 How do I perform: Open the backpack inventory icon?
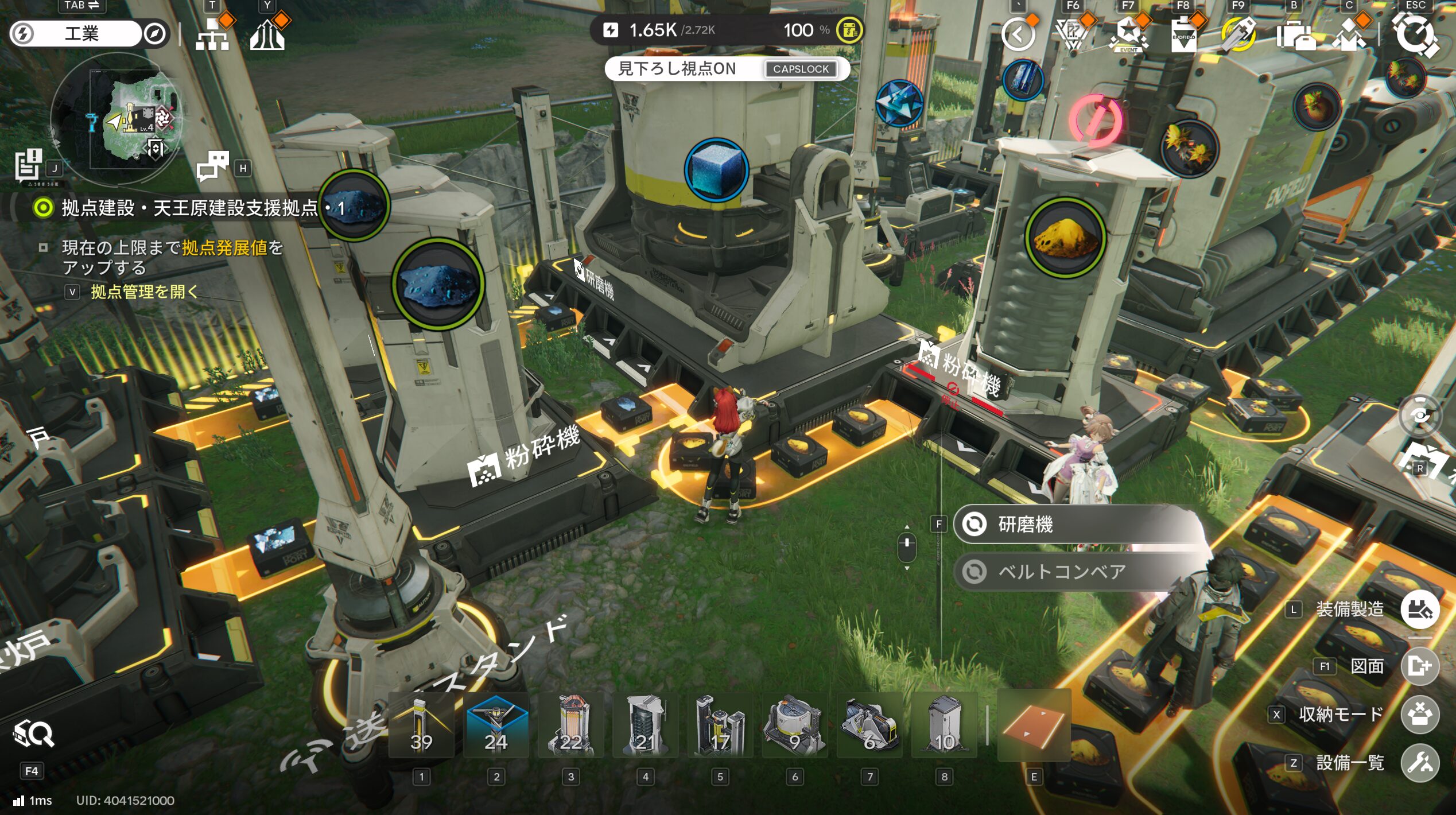[1295, 36]
